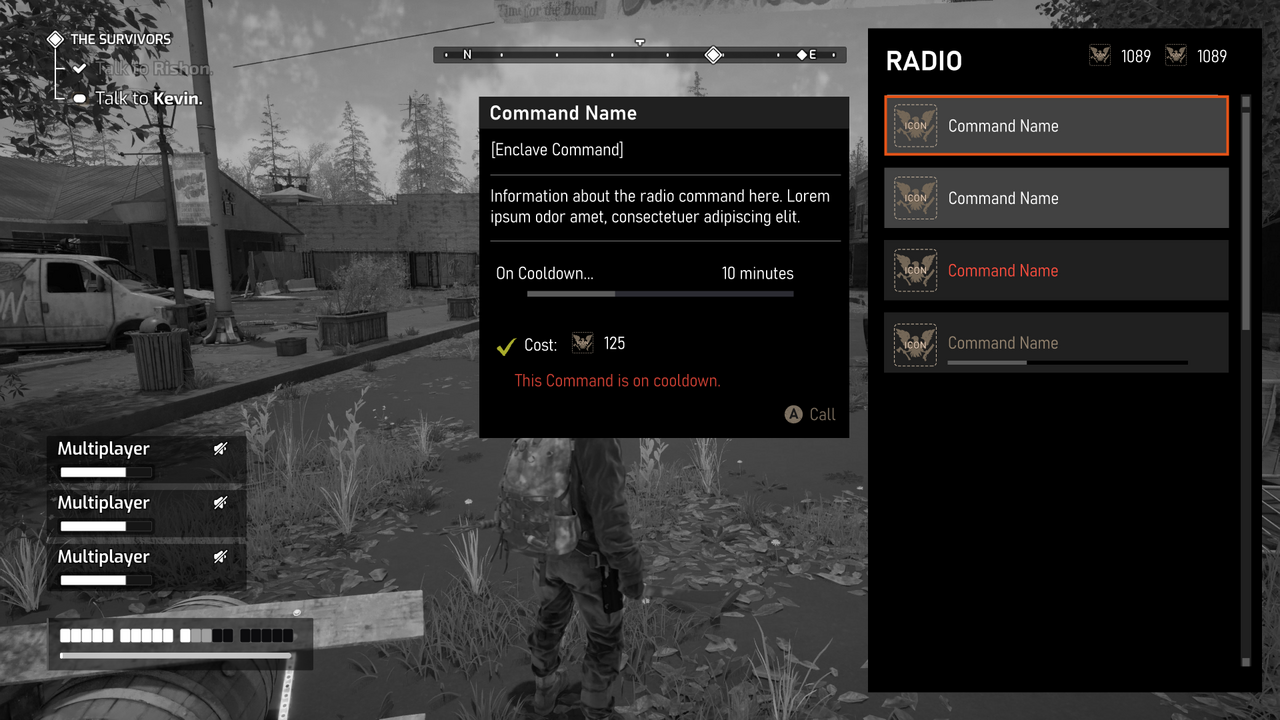
Task: Select the RADIO panel header
Action: pos(923,61)
